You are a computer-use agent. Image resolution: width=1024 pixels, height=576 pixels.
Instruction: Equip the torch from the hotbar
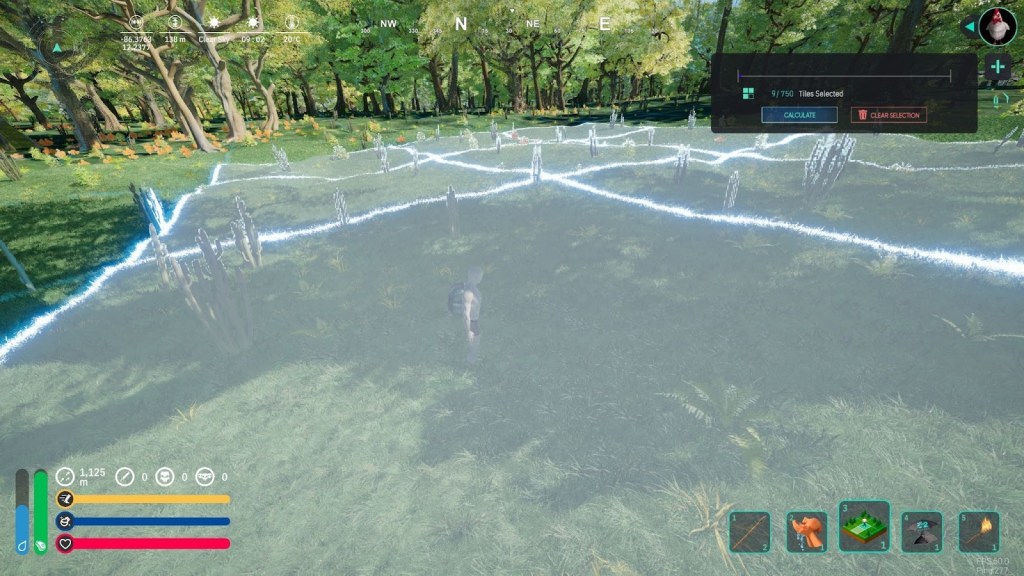[x=979, y=532]
